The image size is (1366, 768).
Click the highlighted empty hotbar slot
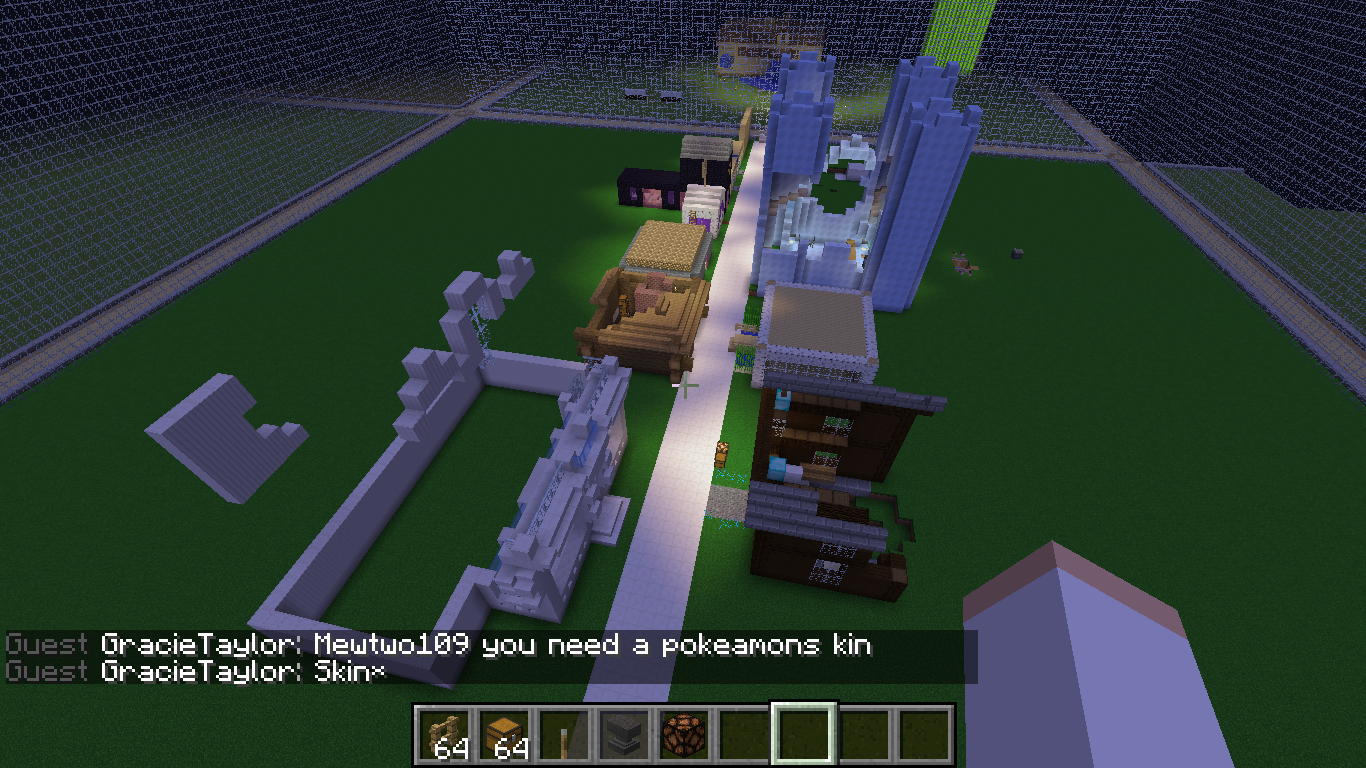pos(804,735)
